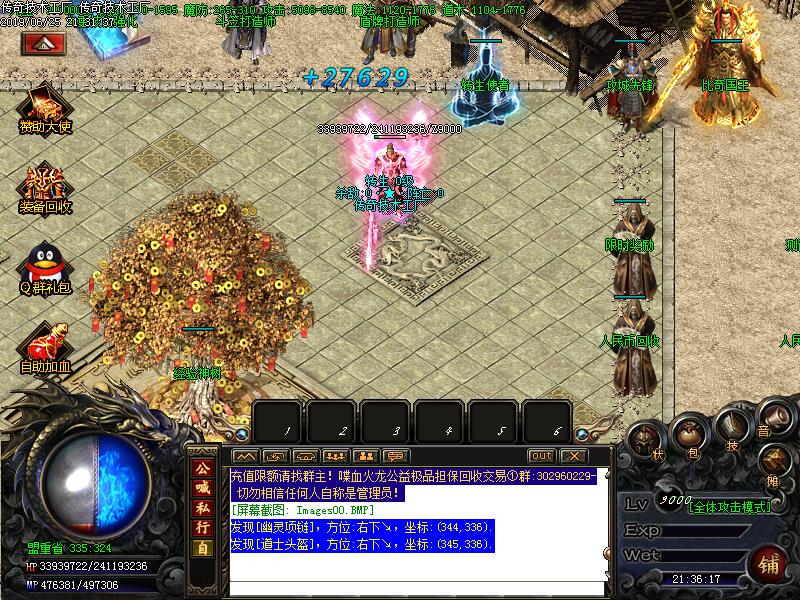
Task: Select the 公 public chat channel tab
Action: pos(202,468)
